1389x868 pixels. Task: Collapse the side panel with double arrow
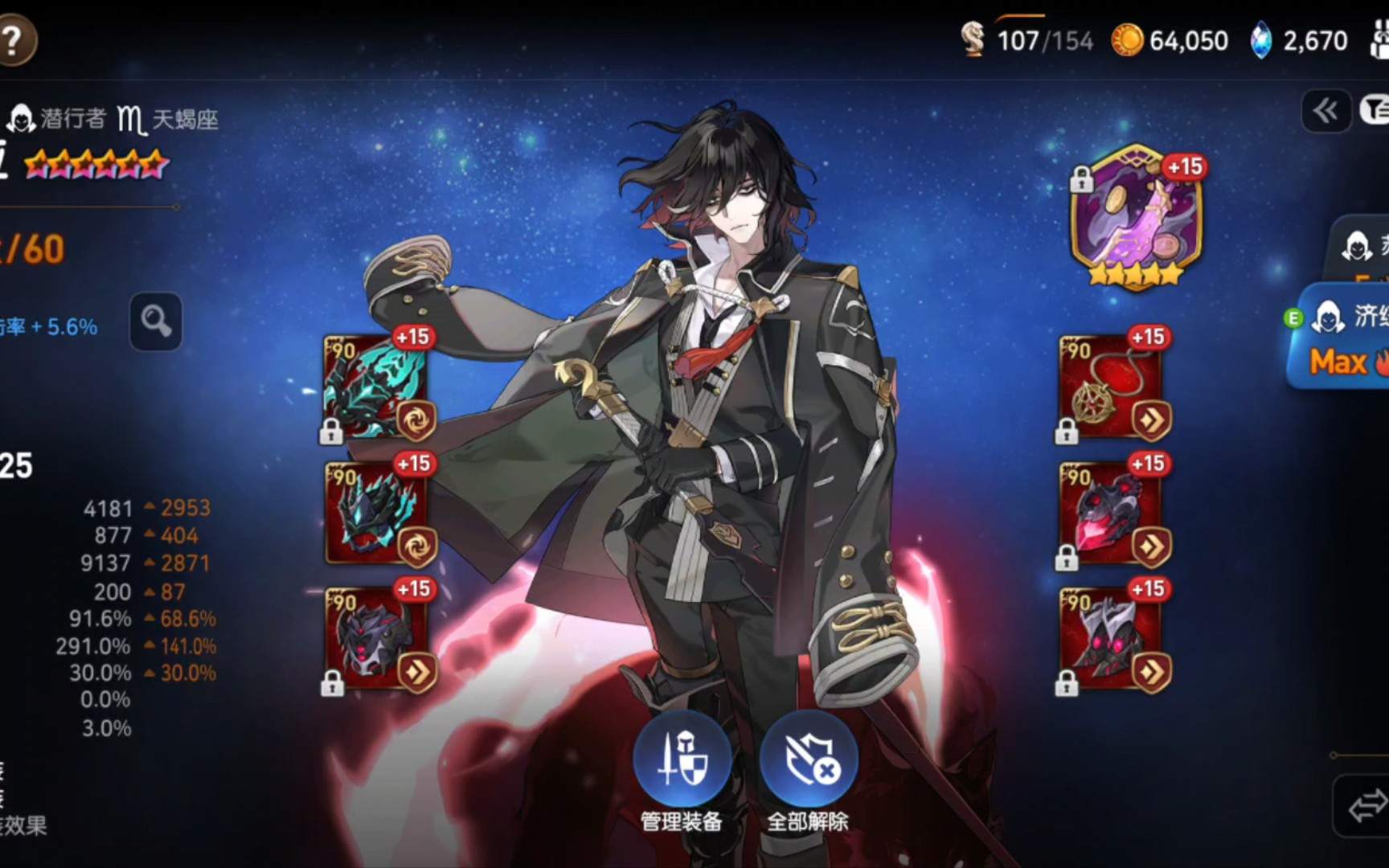(x=1325, y=111)
